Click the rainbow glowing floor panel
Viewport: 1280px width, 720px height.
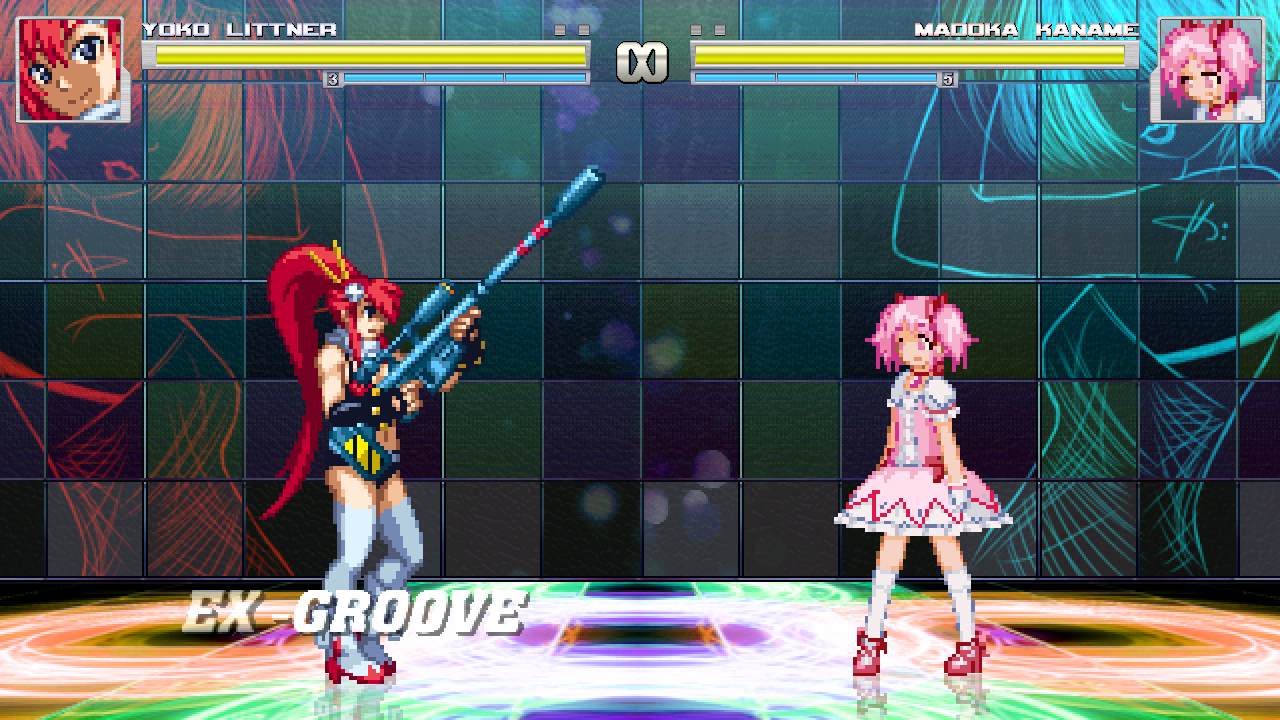point(640,640)
